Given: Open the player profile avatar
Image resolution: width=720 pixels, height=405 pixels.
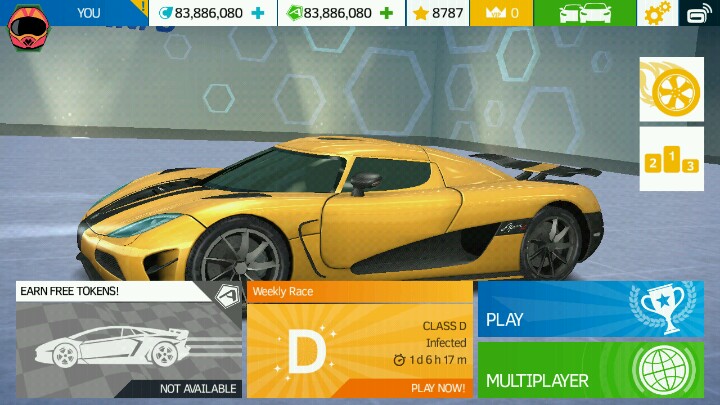Looking at the screenshot, I should 28,27.
